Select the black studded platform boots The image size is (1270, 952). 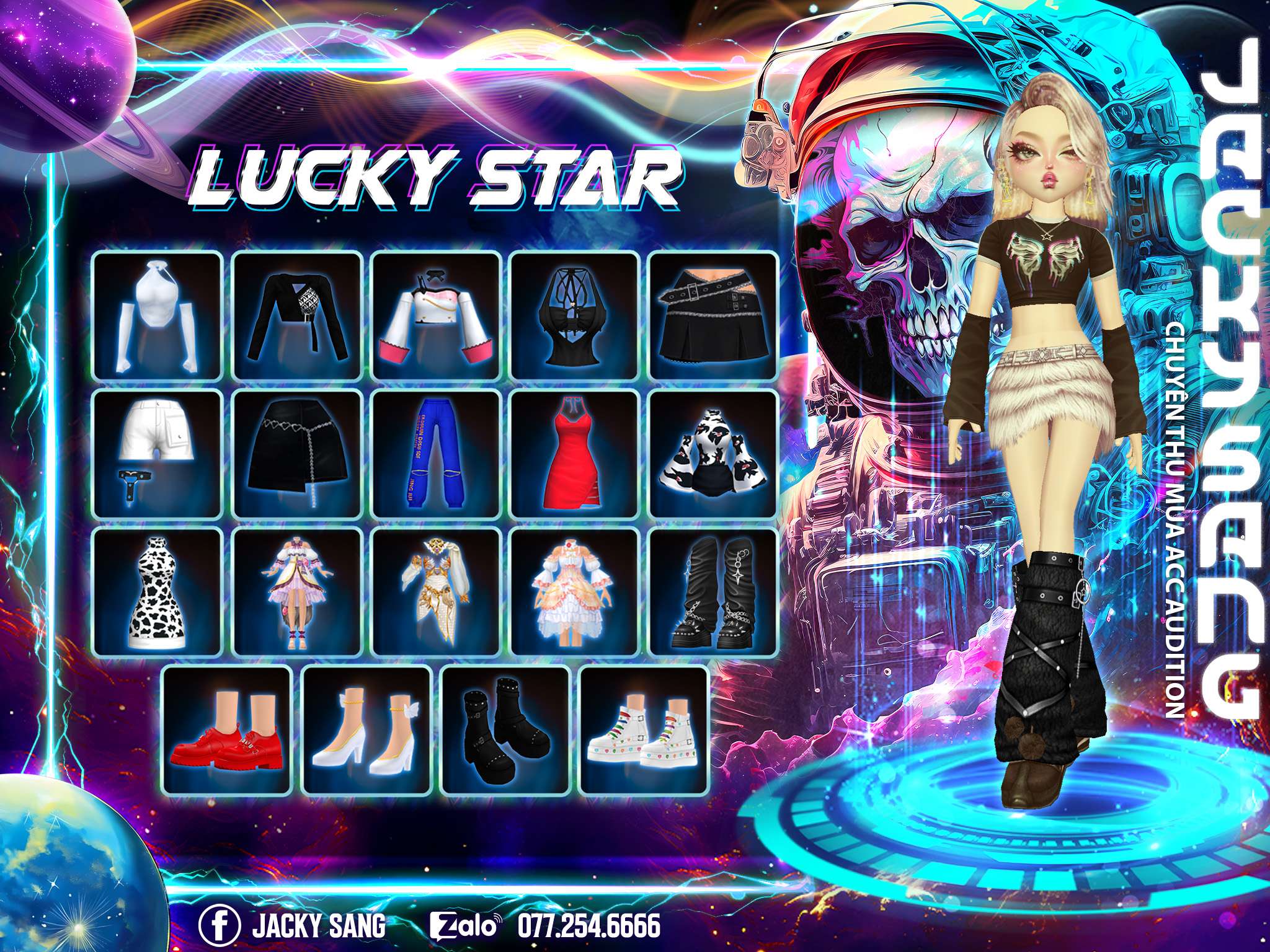(x=505, y=729)
